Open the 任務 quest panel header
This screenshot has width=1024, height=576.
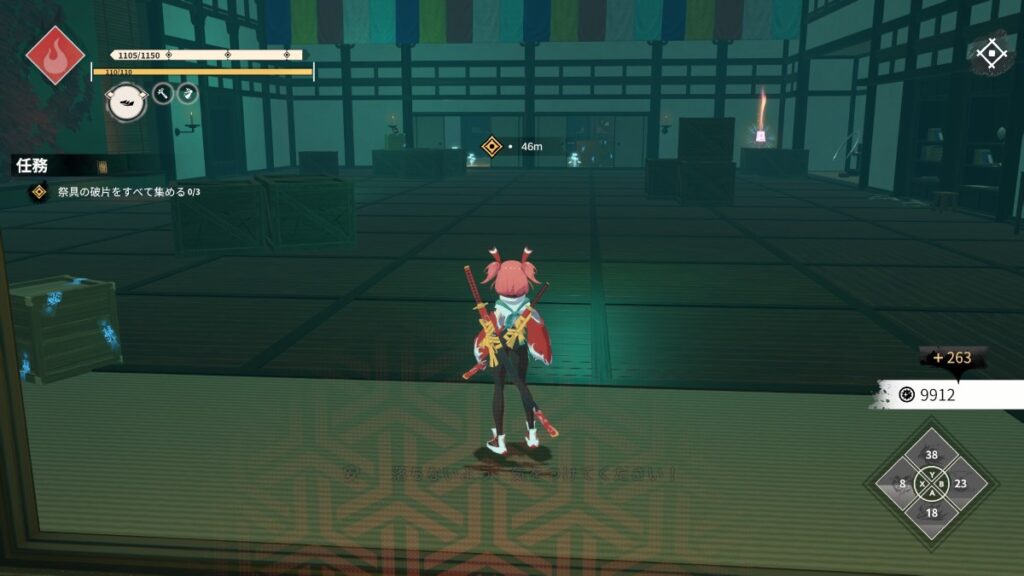click(33, 166)
